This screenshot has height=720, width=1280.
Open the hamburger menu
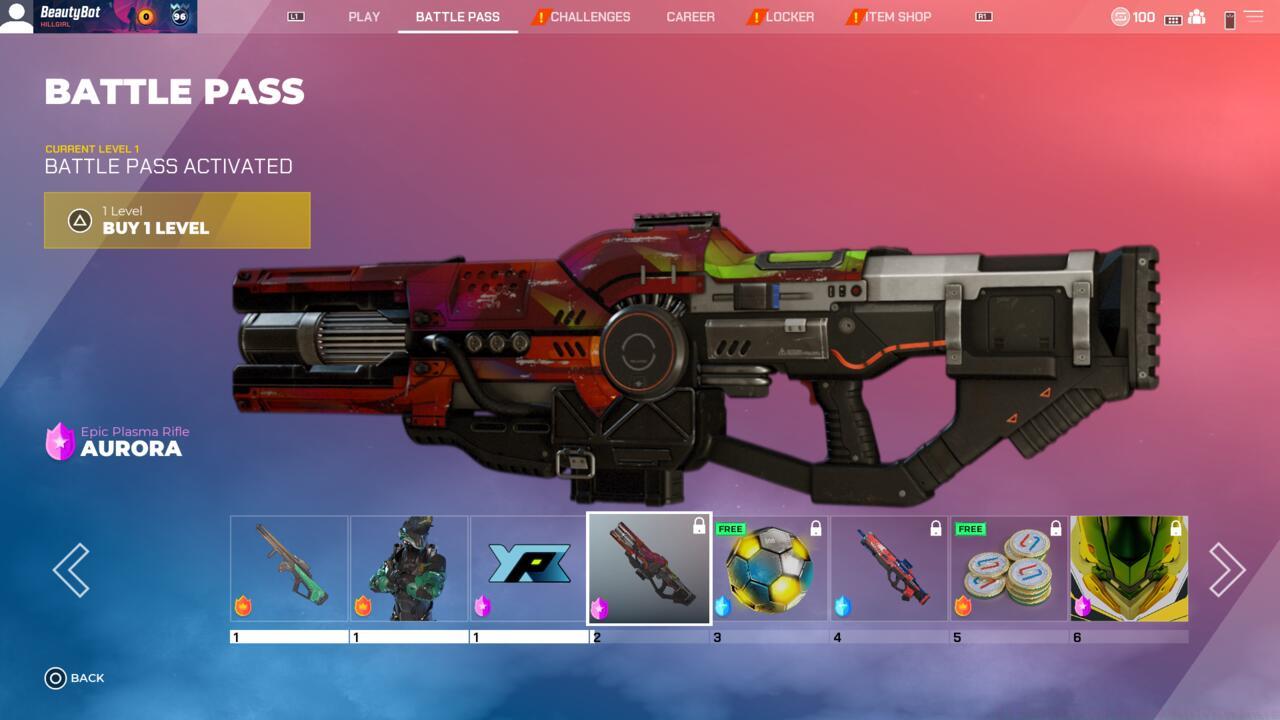coord(1253,17)
